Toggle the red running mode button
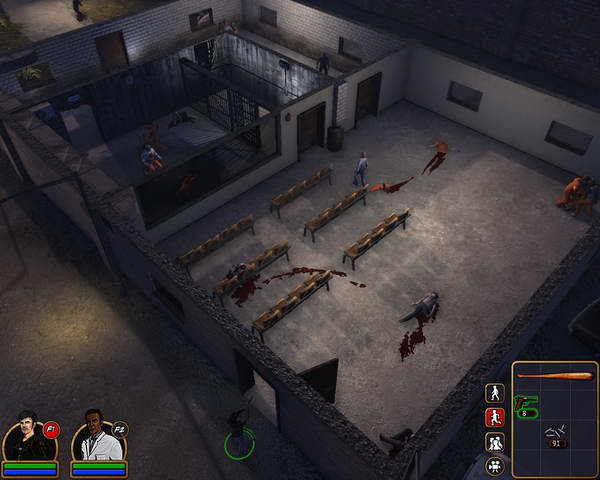The width and height of the screenshot is (600, 480). (494, 417)
